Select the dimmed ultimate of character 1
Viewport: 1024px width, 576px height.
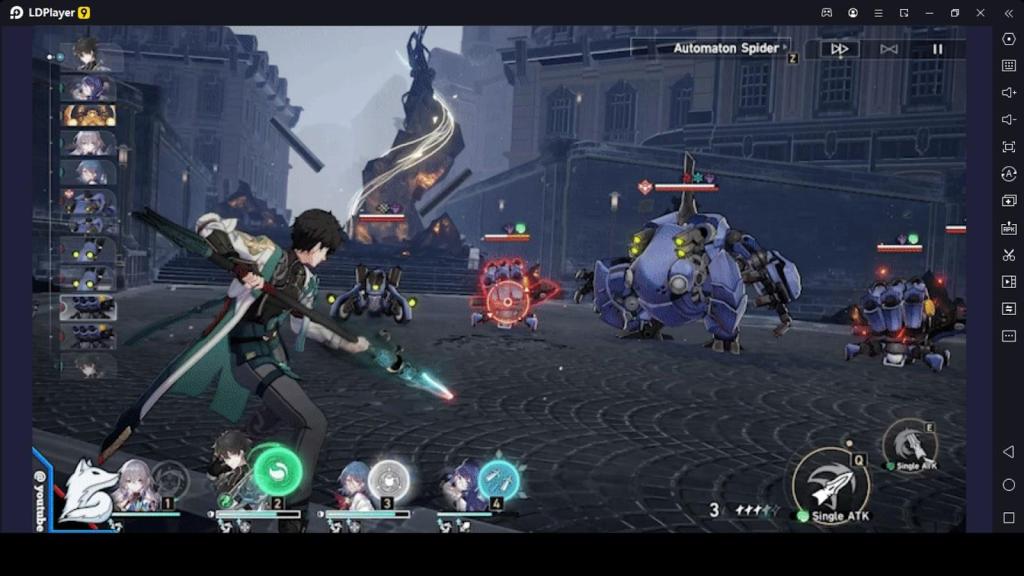click(170, 480)
